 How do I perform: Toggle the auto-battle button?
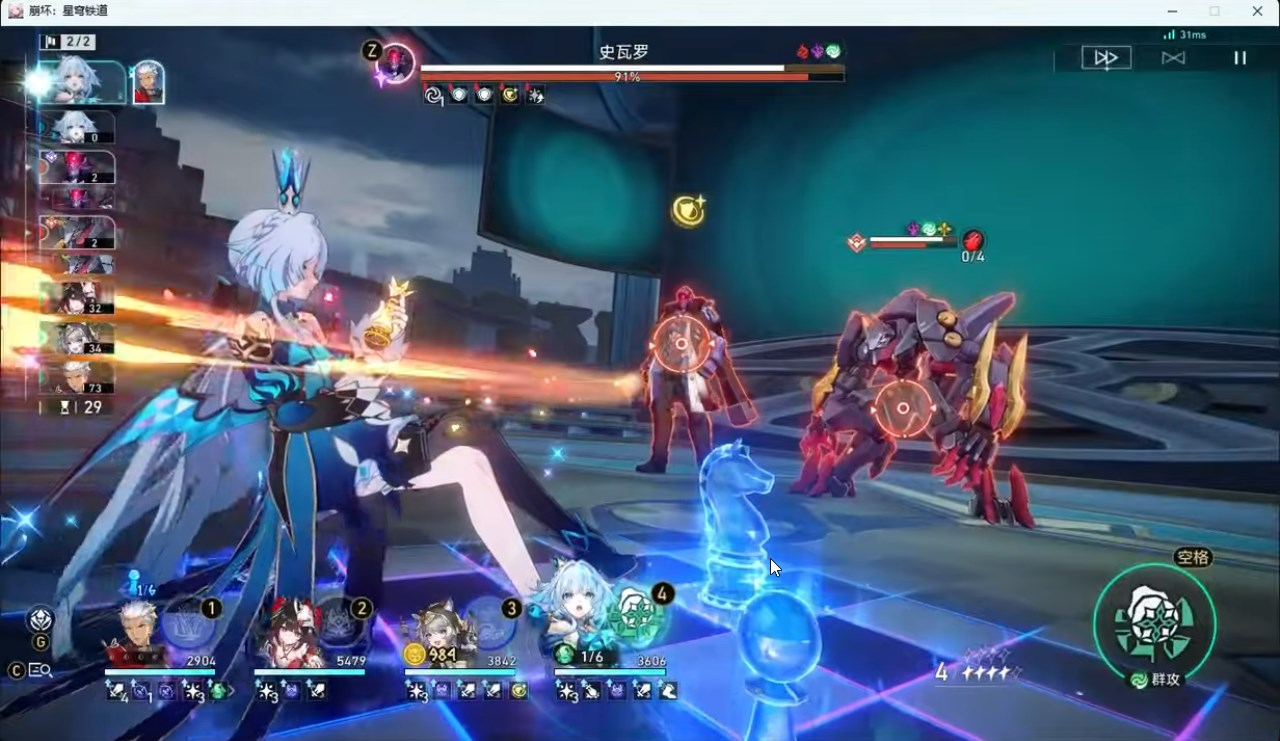[1173, 58]
